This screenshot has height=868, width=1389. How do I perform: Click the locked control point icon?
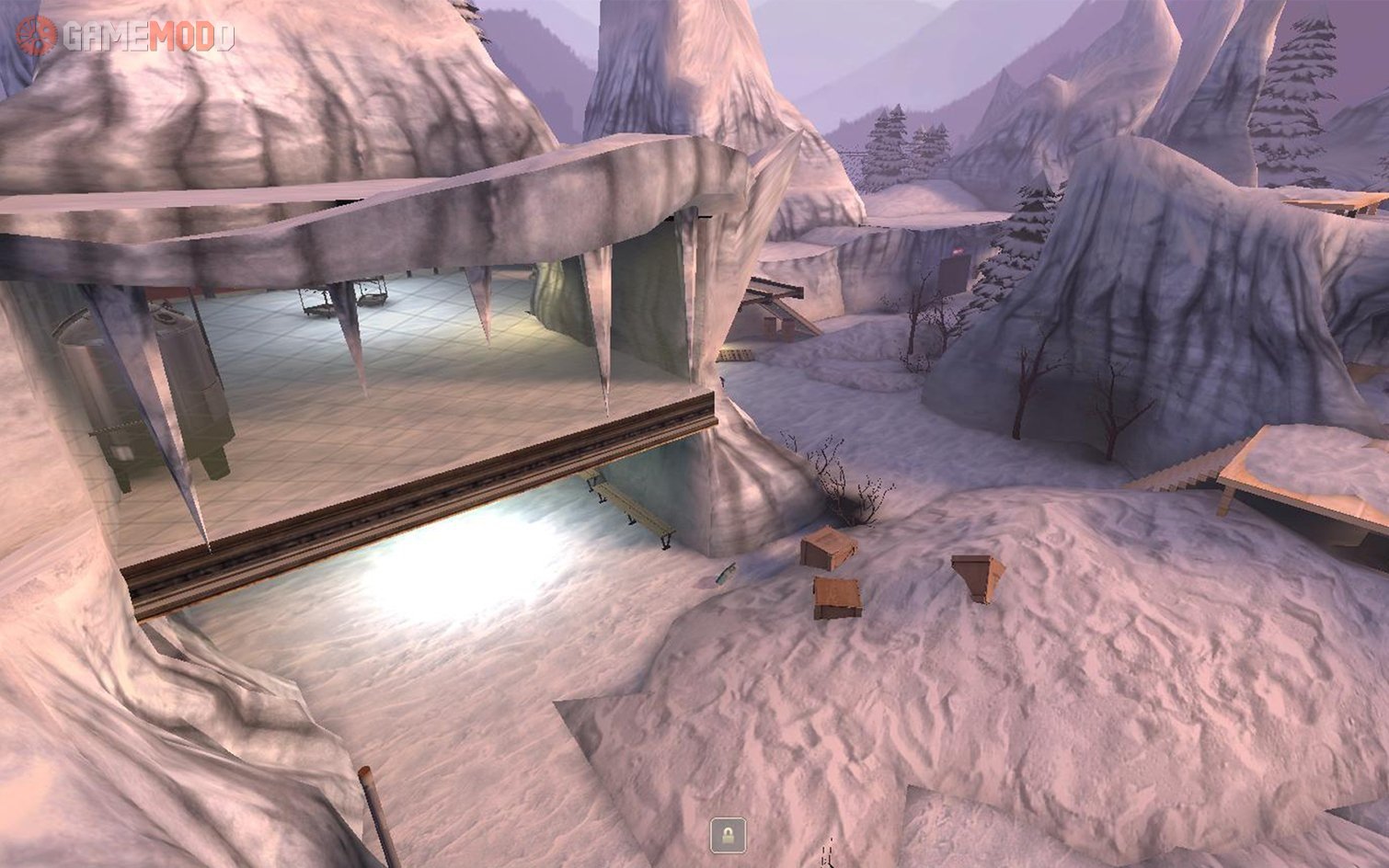pos(728,836)
